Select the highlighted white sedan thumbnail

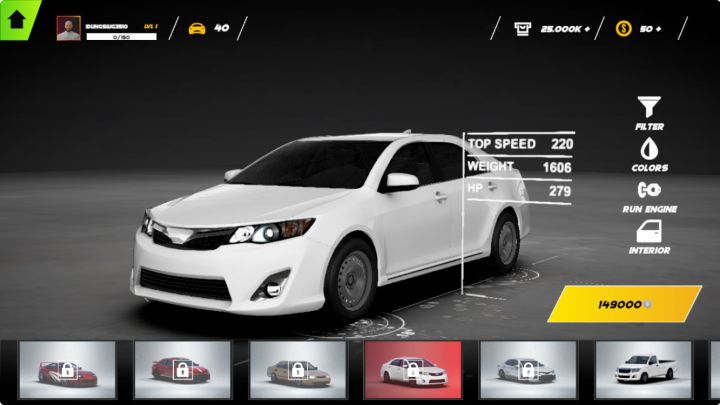pos(413,370)
